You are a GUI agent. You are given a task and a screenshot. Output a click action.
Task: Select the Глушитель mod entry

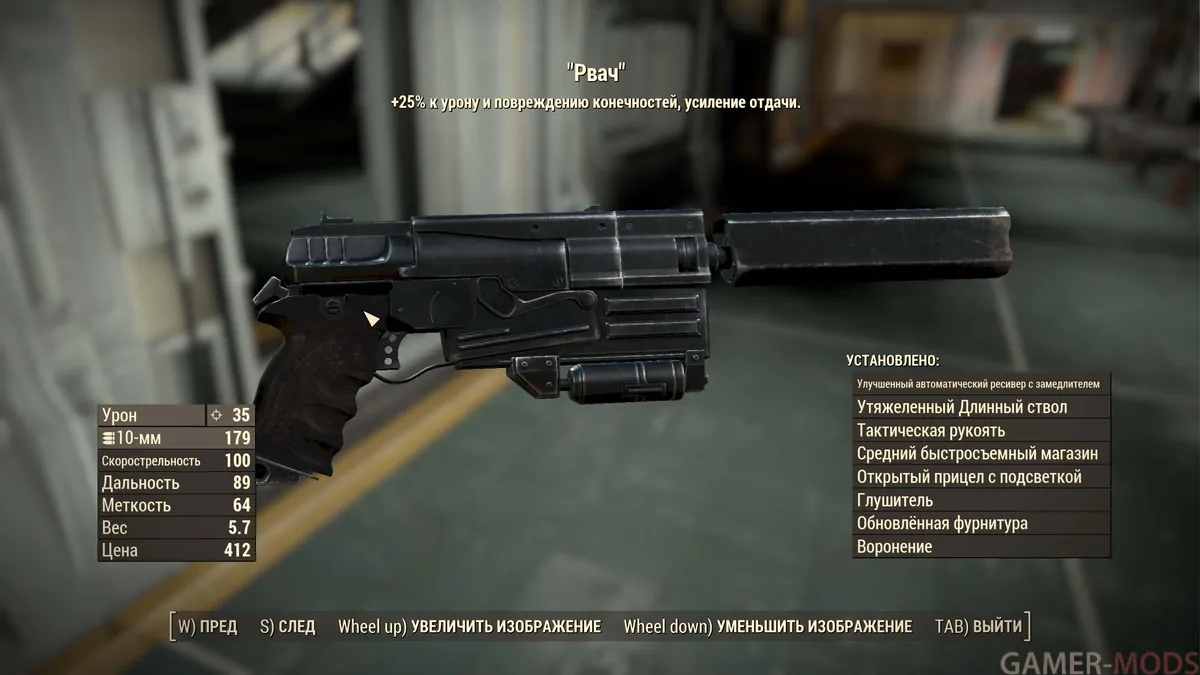pyautogui.click(x=981, y=500)
